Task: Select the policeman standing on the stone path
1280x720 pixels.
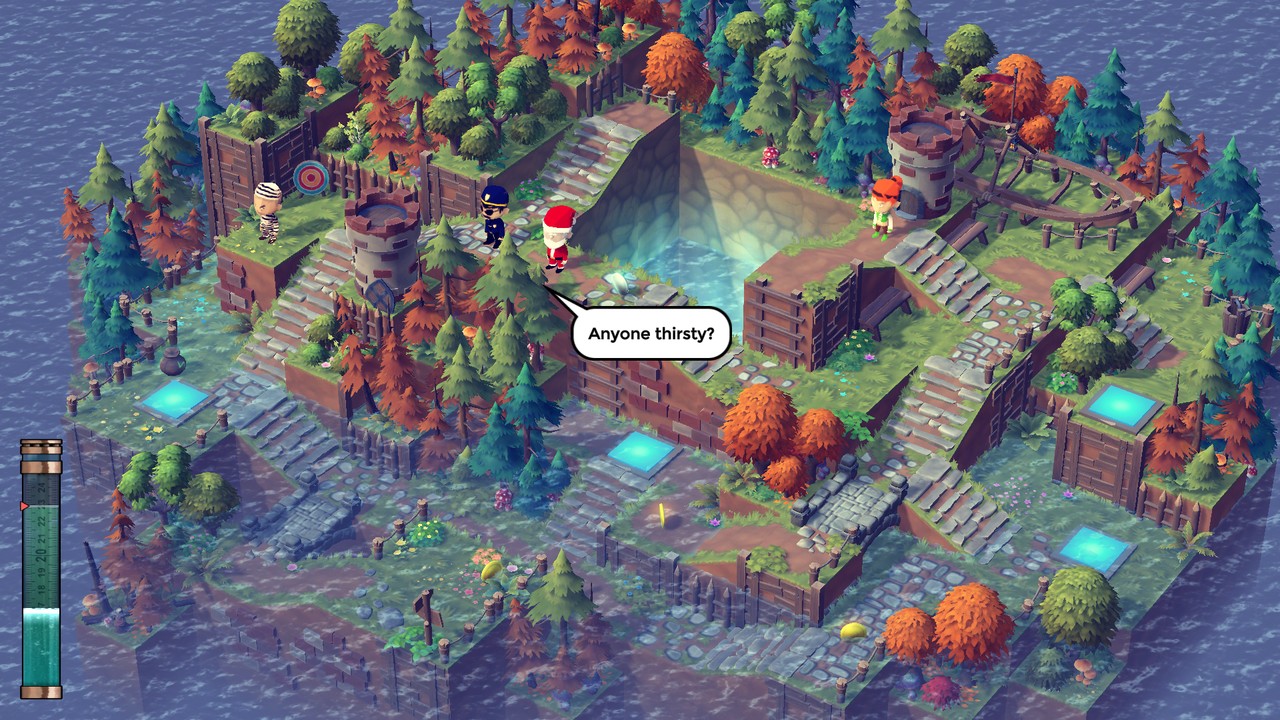Action: coord(494,219)
